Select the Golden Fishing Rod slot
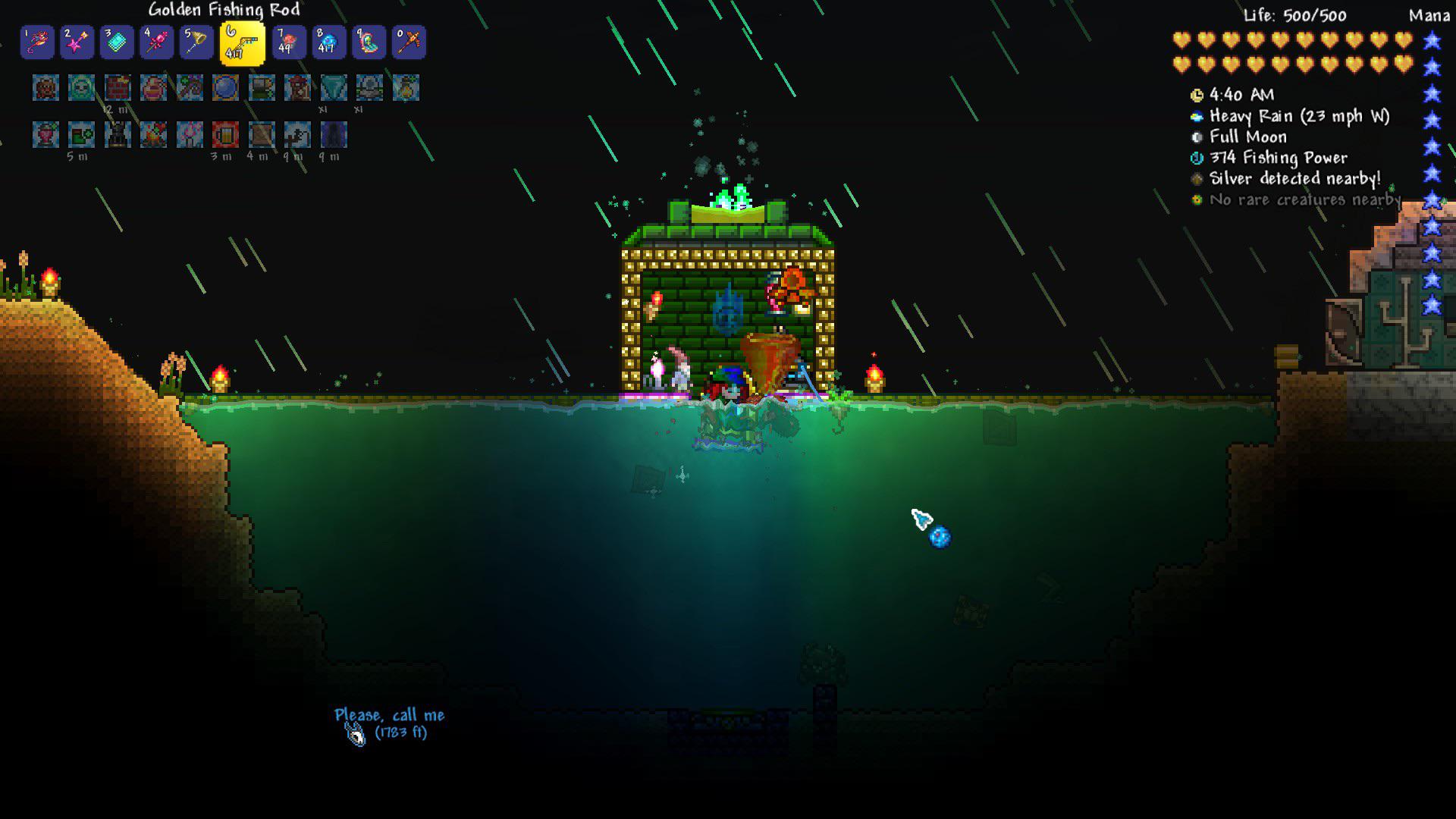The width and height of the screenshot is (1456, 819). pos(242,43)
